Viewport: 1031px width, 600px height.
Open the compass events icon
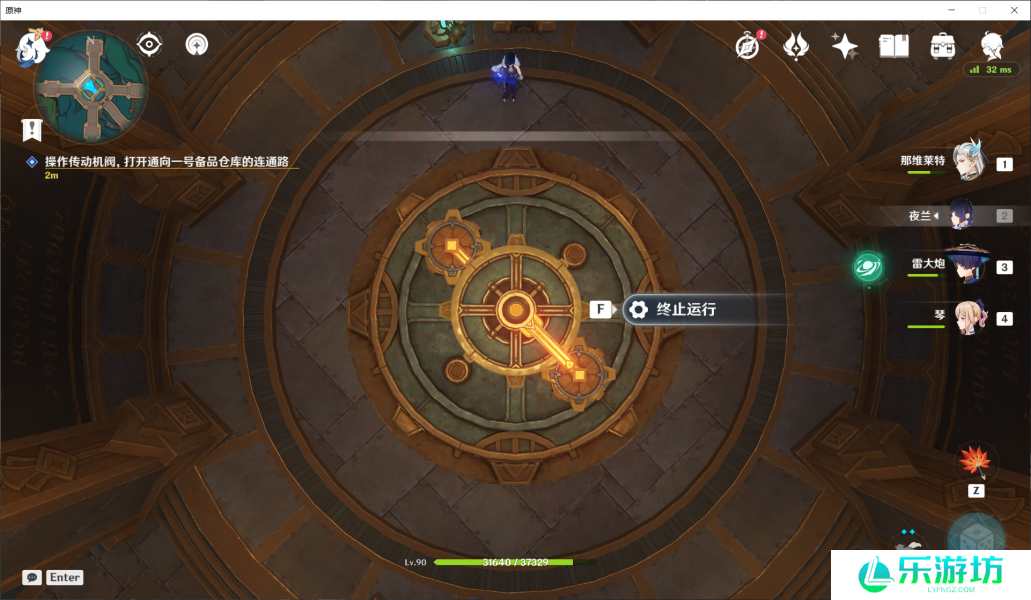coord(746,45)
